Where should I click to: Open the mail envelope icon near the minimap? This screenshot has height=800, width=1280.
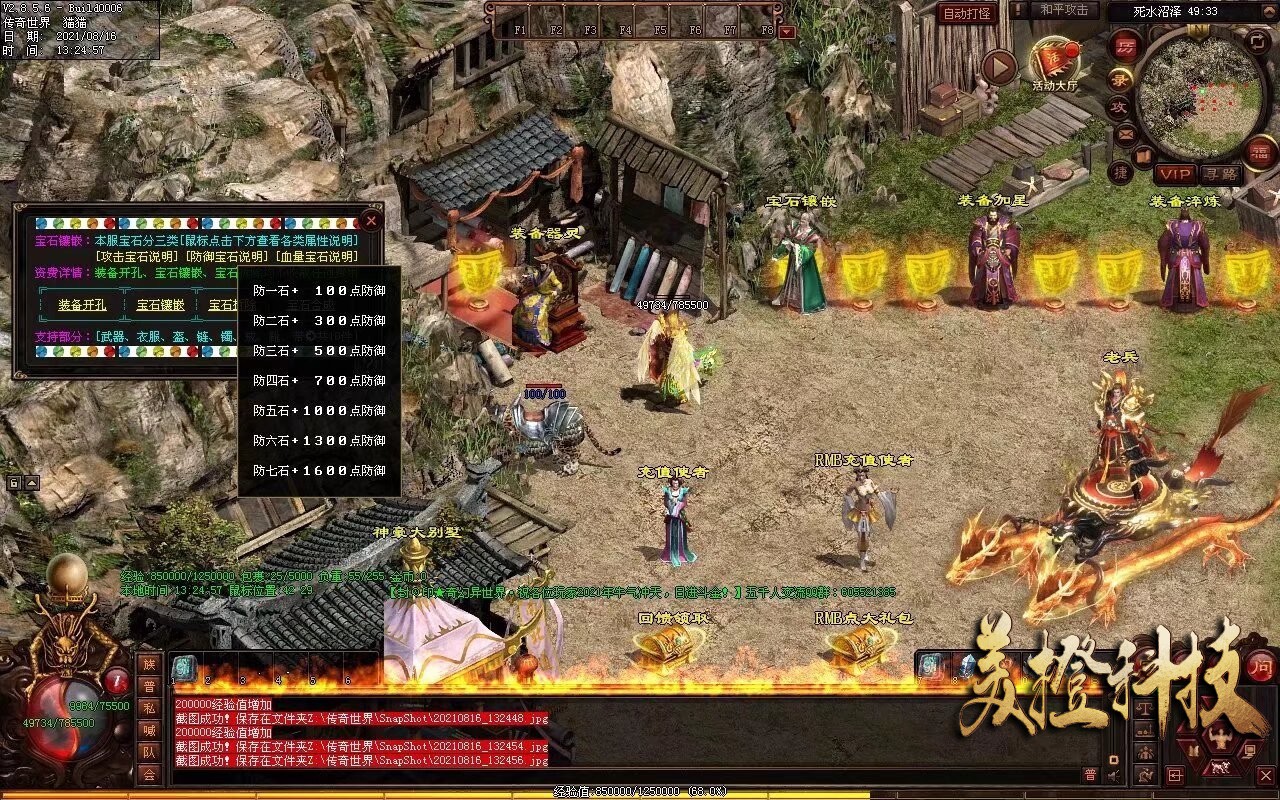1125,134
